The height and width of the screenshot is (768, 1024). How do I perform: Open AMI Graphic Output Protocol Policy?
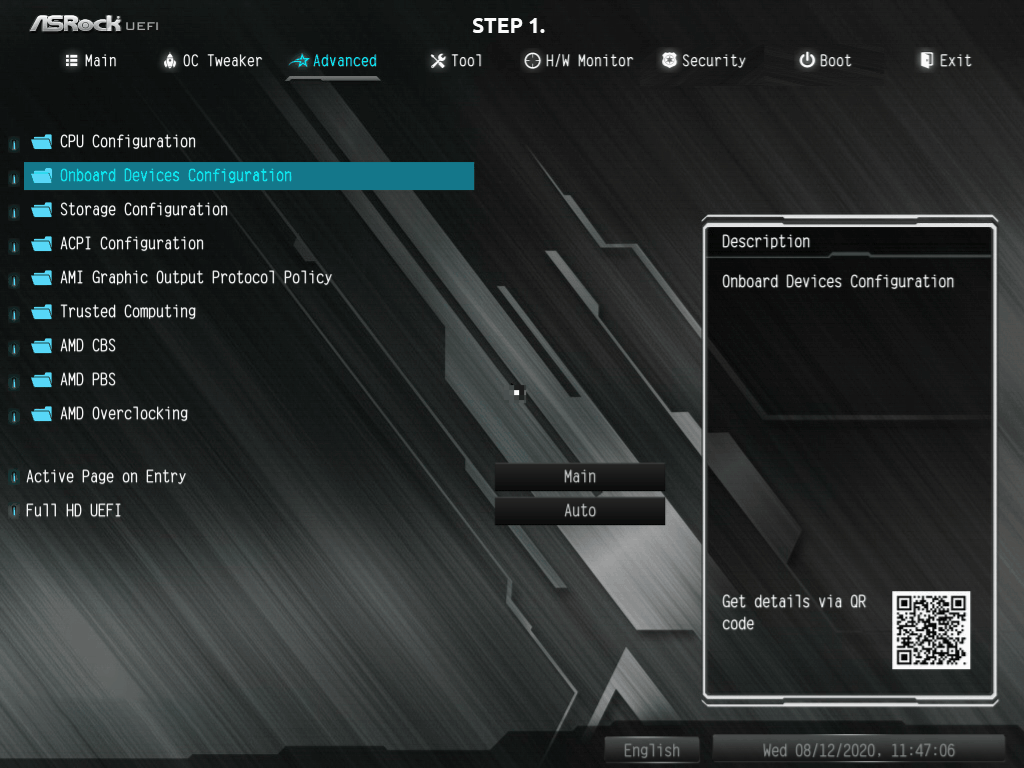pyautogui.click(x=195, y=278)
